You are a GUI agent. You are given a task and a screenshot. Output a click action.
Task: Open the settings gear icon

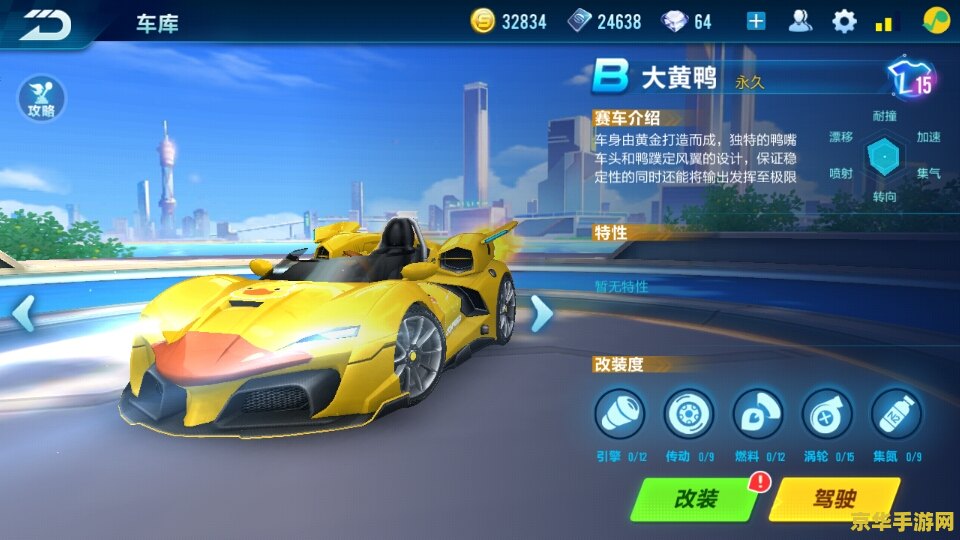coord(845,21)
